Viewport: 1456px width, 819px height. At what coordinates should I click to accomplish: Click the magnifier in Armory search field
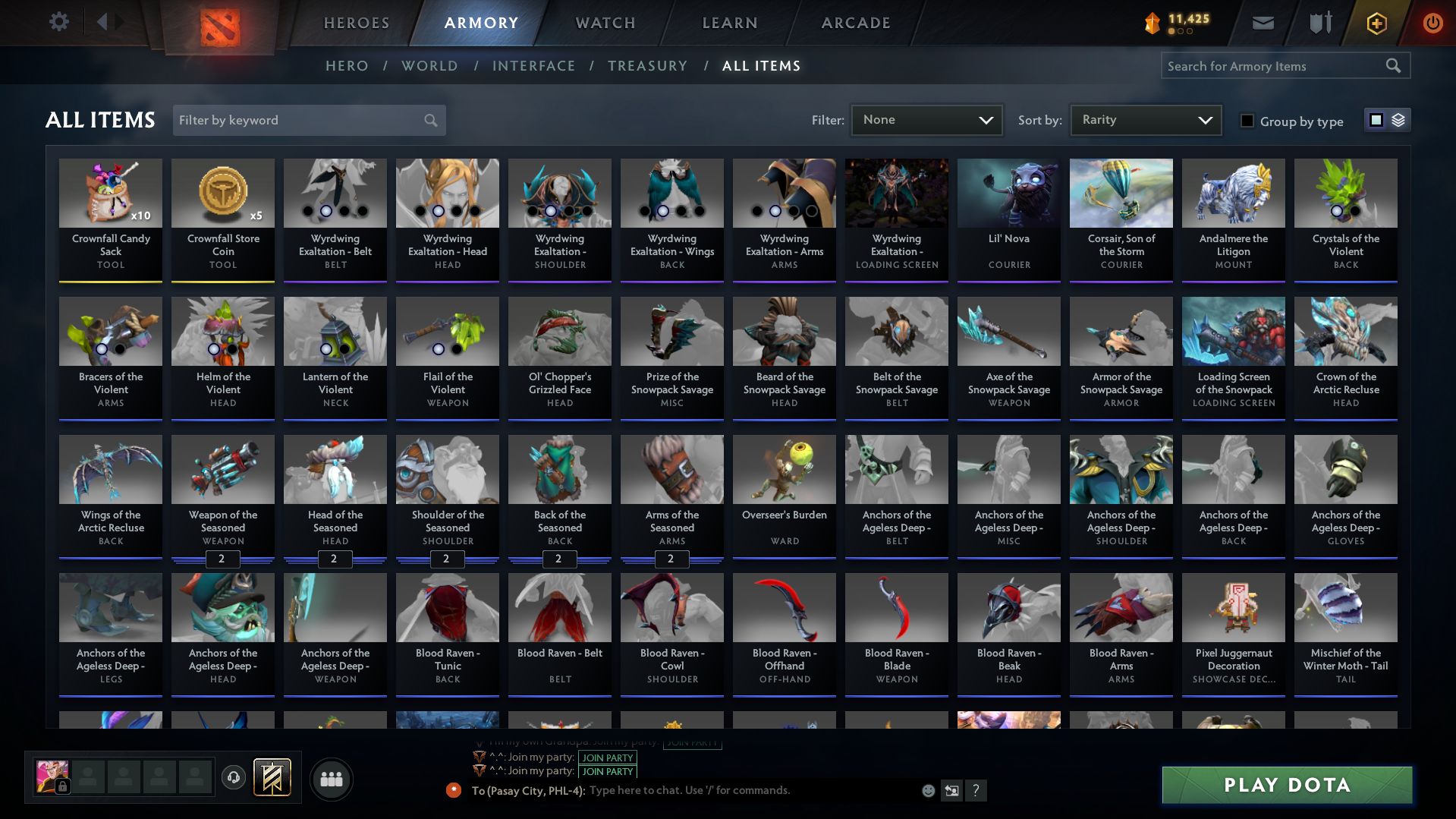[1393, 65]
